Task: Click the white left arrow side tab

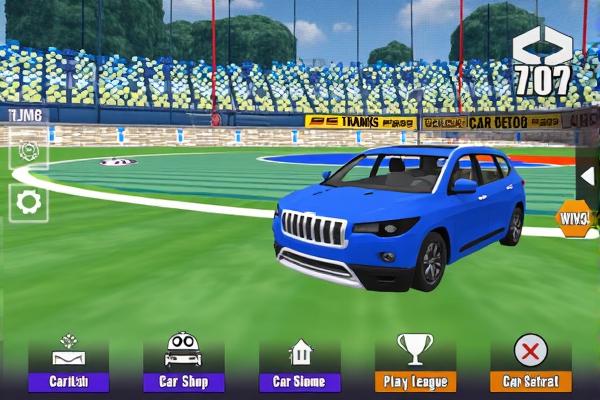Action: tap(588, 175)
